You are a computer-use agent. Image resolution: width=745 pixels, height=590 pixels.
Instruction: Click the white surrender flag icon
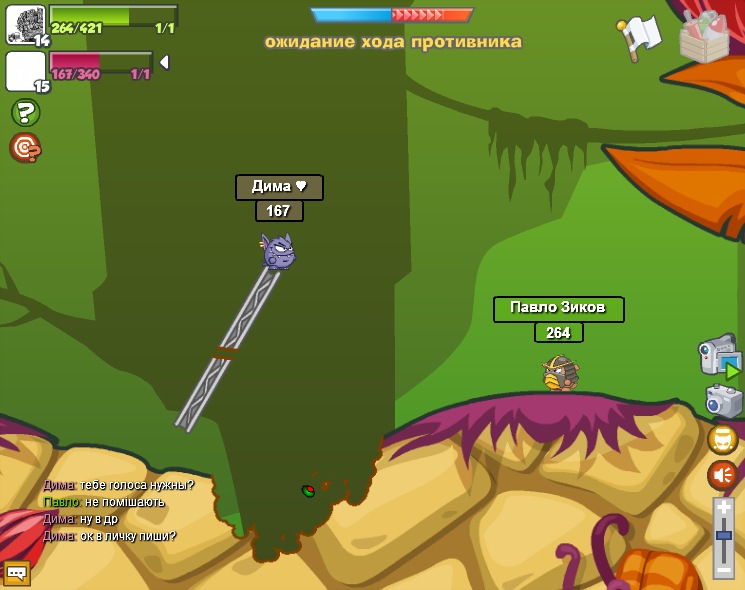point(640,36)
